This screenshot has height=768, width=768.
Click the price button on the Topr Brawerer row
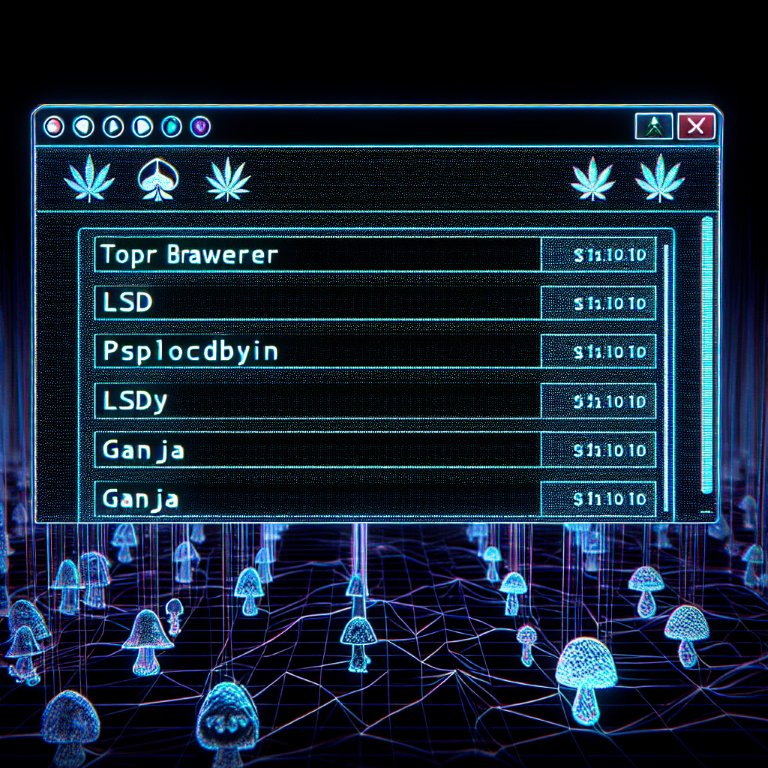tap(599, 255)
